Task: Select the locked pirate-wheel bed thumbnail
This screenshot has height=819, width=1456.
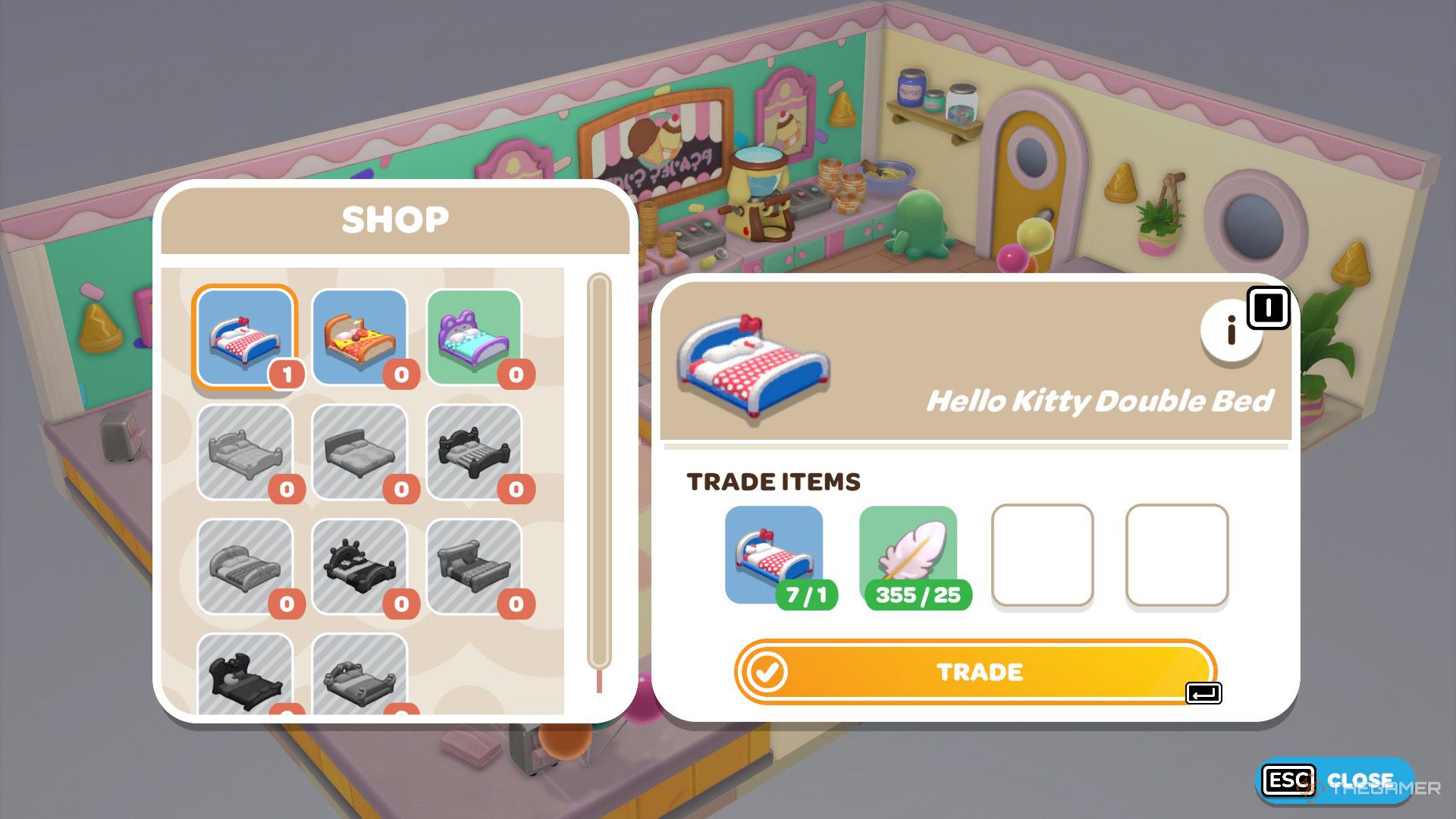Action: 358,565
